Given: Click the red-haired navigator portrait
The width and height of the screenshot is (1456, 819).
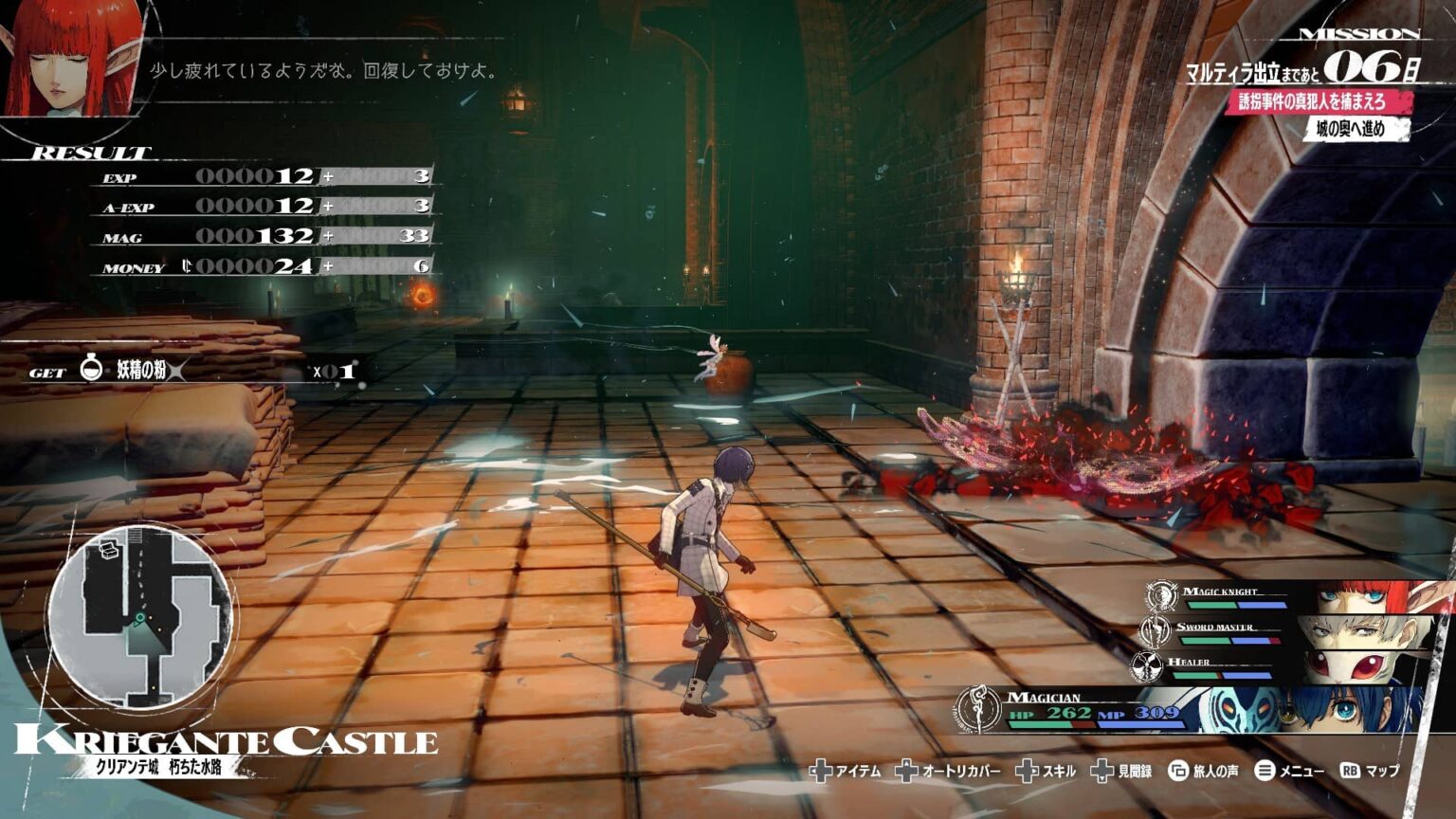Looking at the screenshot, I should coord(71,59).
